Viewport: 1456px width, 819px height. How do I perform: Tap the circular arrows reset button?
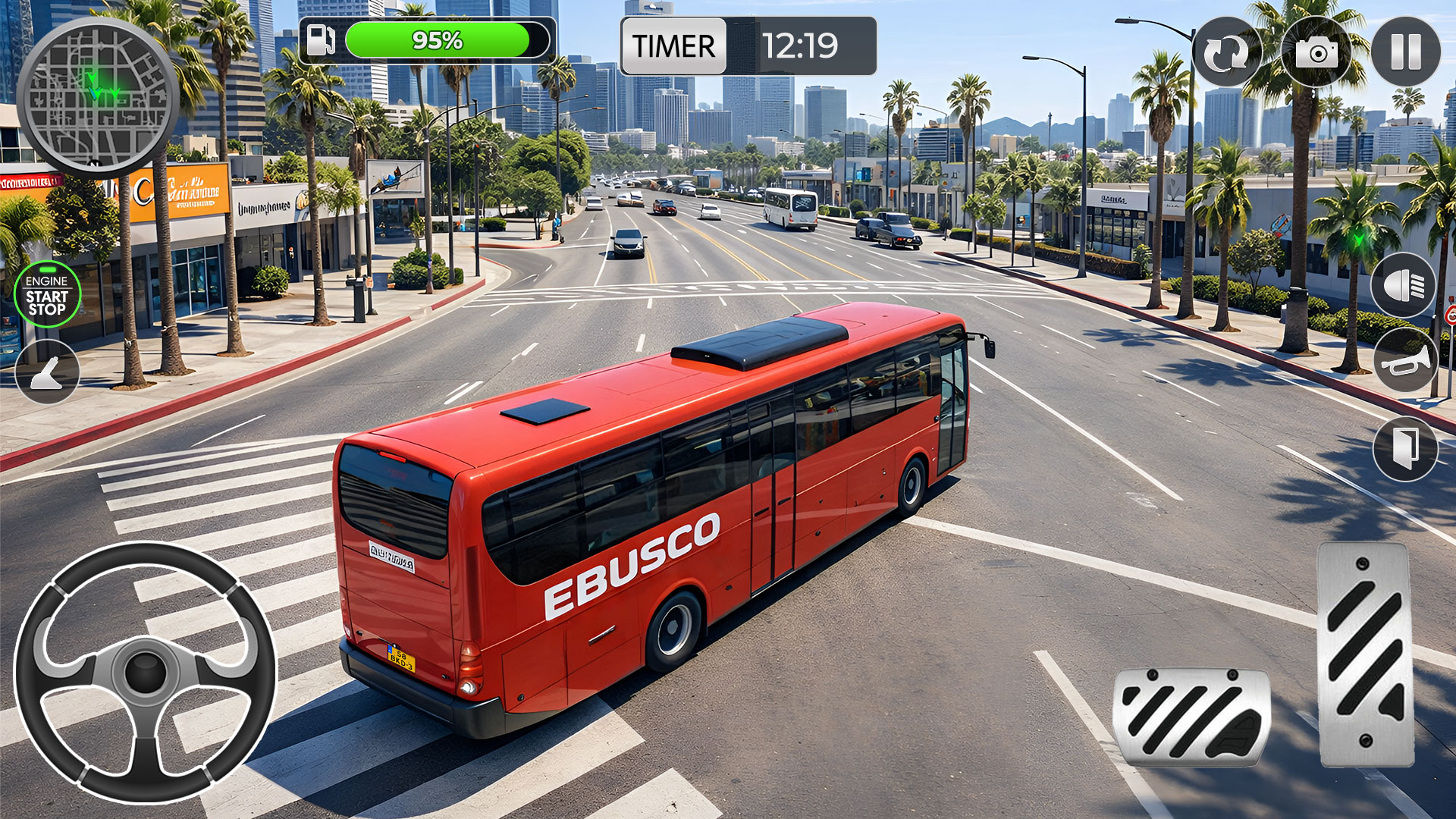point(1226,52)
